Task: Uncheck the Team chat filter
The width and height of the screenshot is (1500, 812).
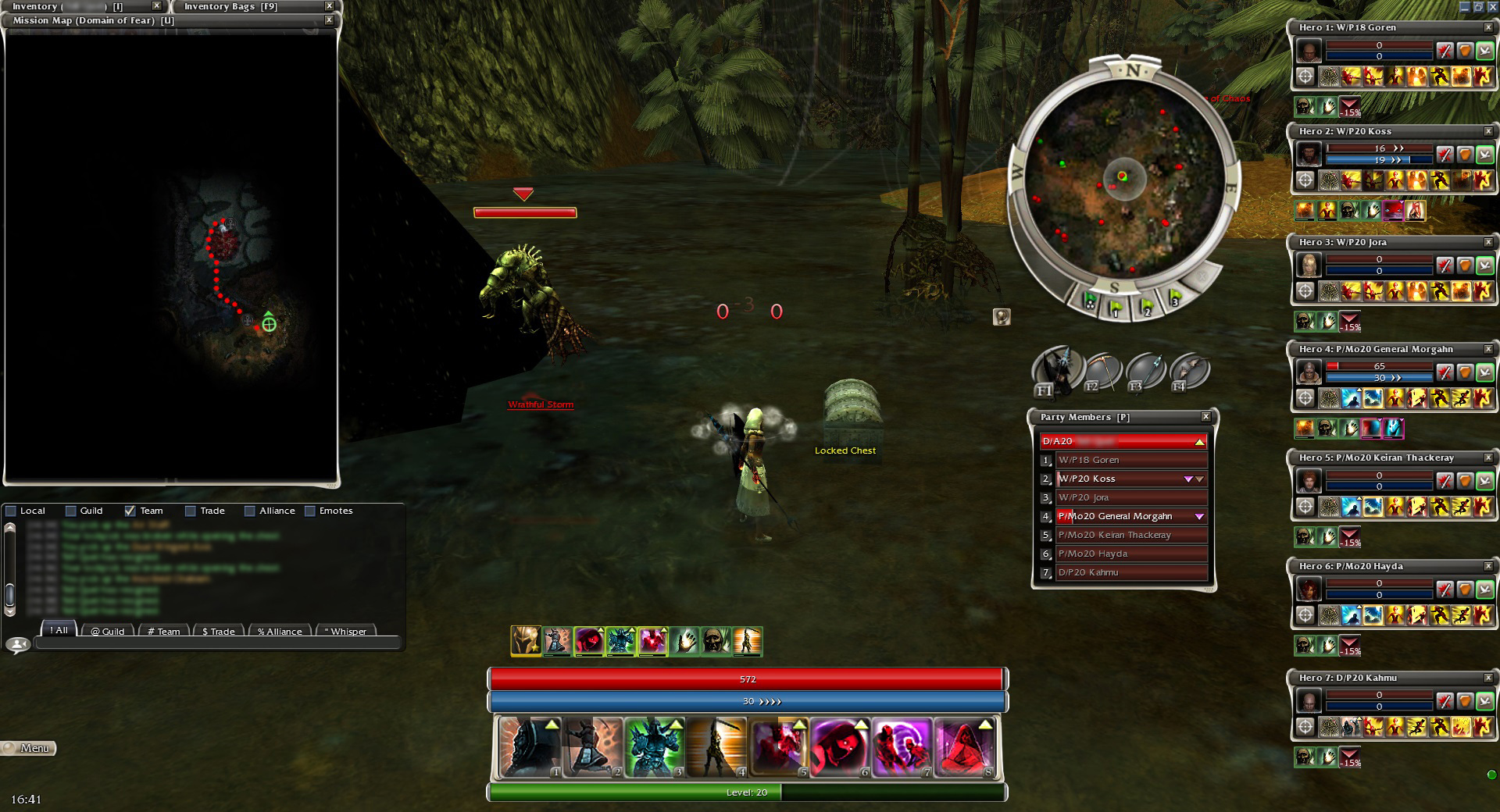Action: (x=130, y=511)
